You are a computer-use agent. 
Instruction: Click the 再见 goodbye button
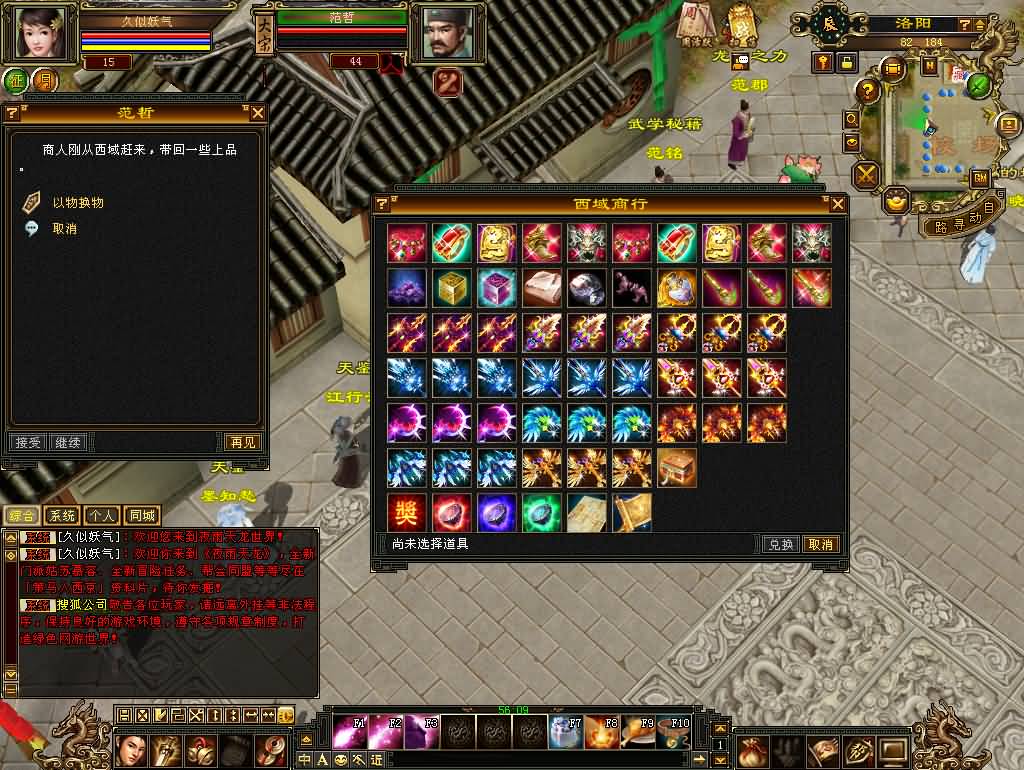242,442
